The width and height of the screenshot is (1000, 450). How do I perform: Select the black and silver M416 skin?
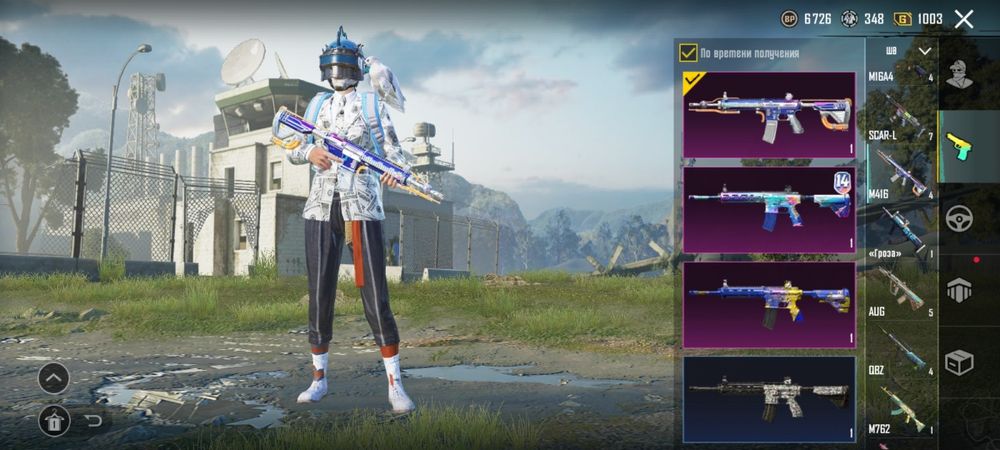click(769, 399)
